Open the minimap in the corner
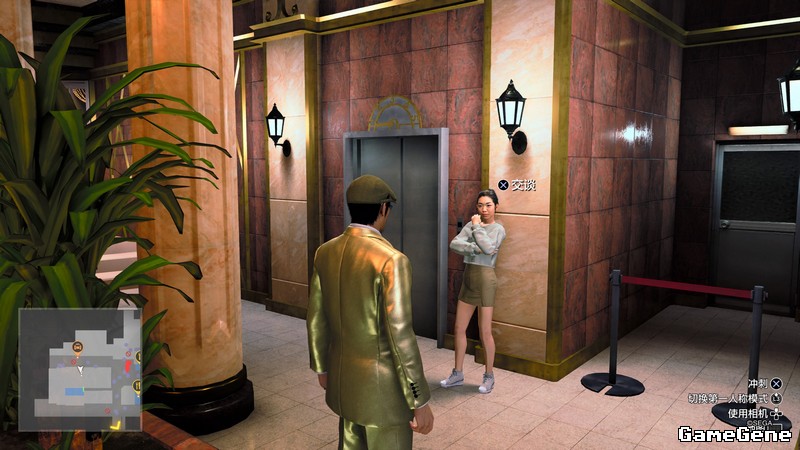Image resolution: width=800 pixels, height=450 pixels. pos(79,369)
